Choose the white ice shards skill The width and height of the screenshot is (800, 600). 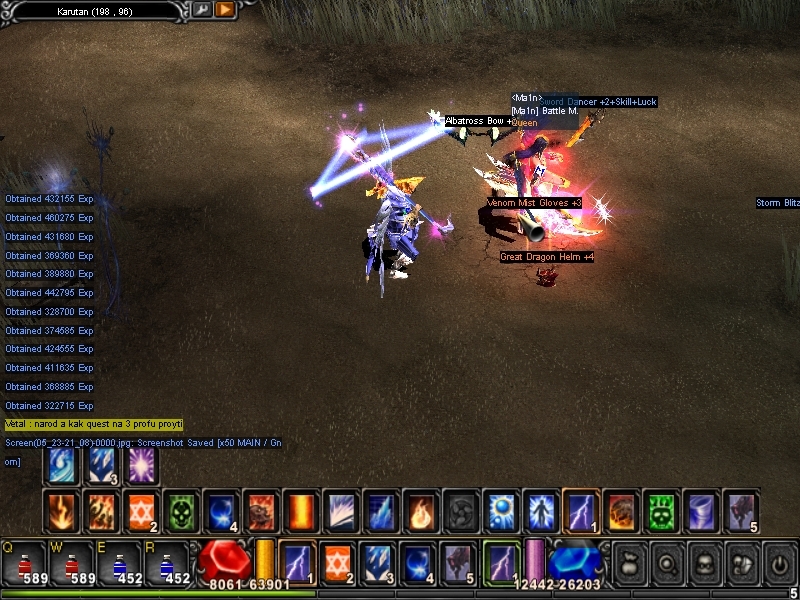tap(340, 510)
